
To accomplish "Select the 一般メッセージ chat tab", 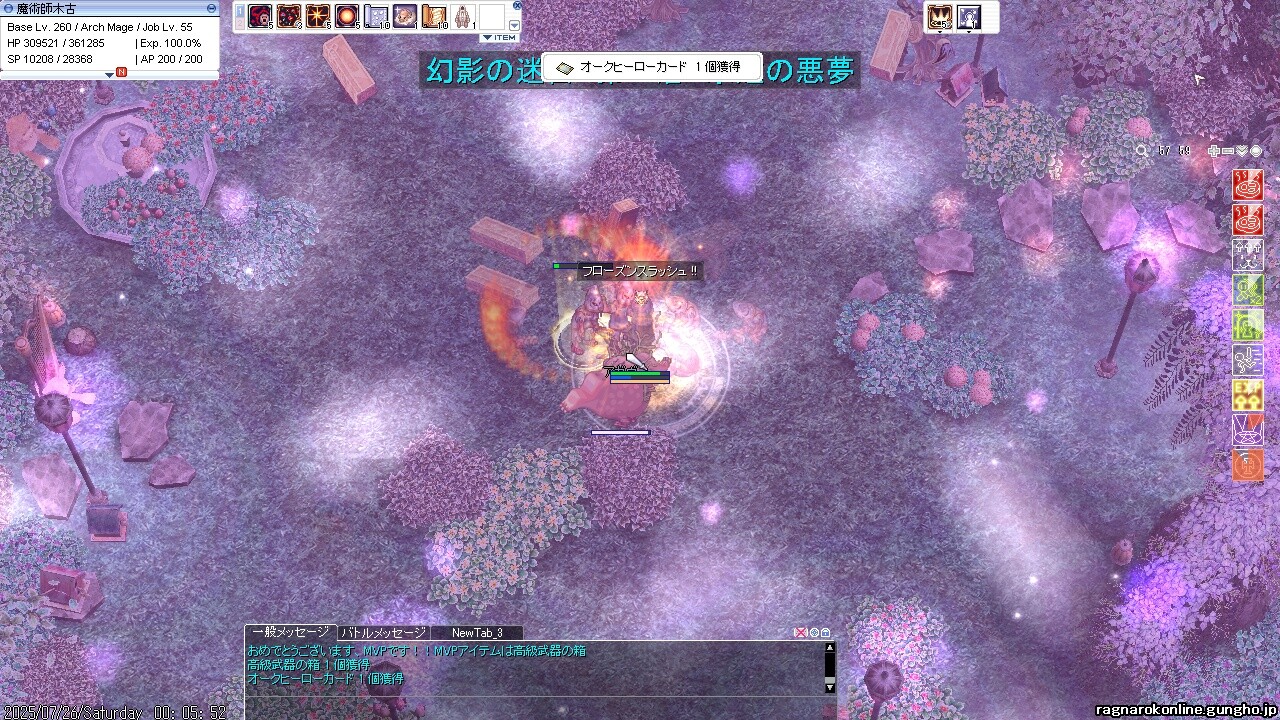I will (x=290, y=633).
